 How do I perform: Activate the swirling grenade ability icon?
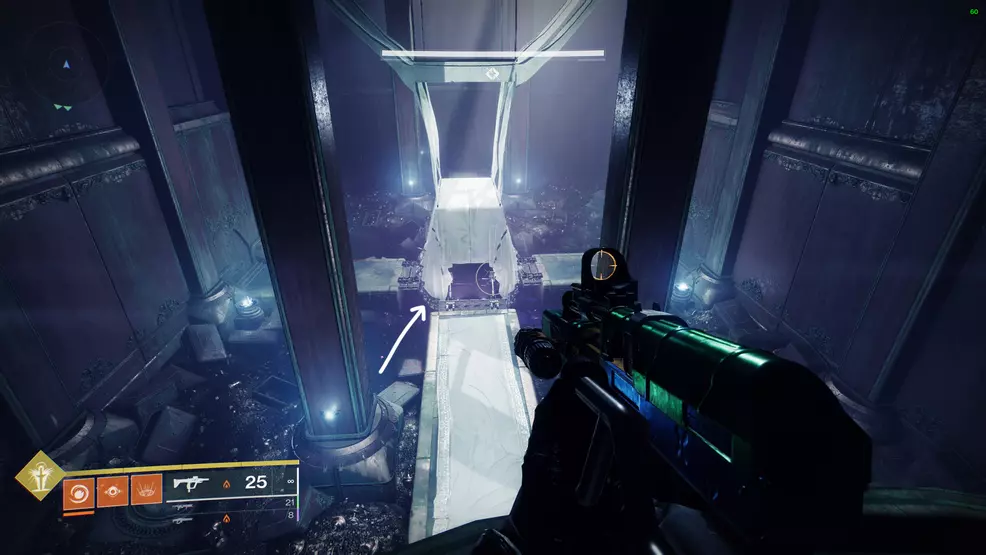click(78, 491)
